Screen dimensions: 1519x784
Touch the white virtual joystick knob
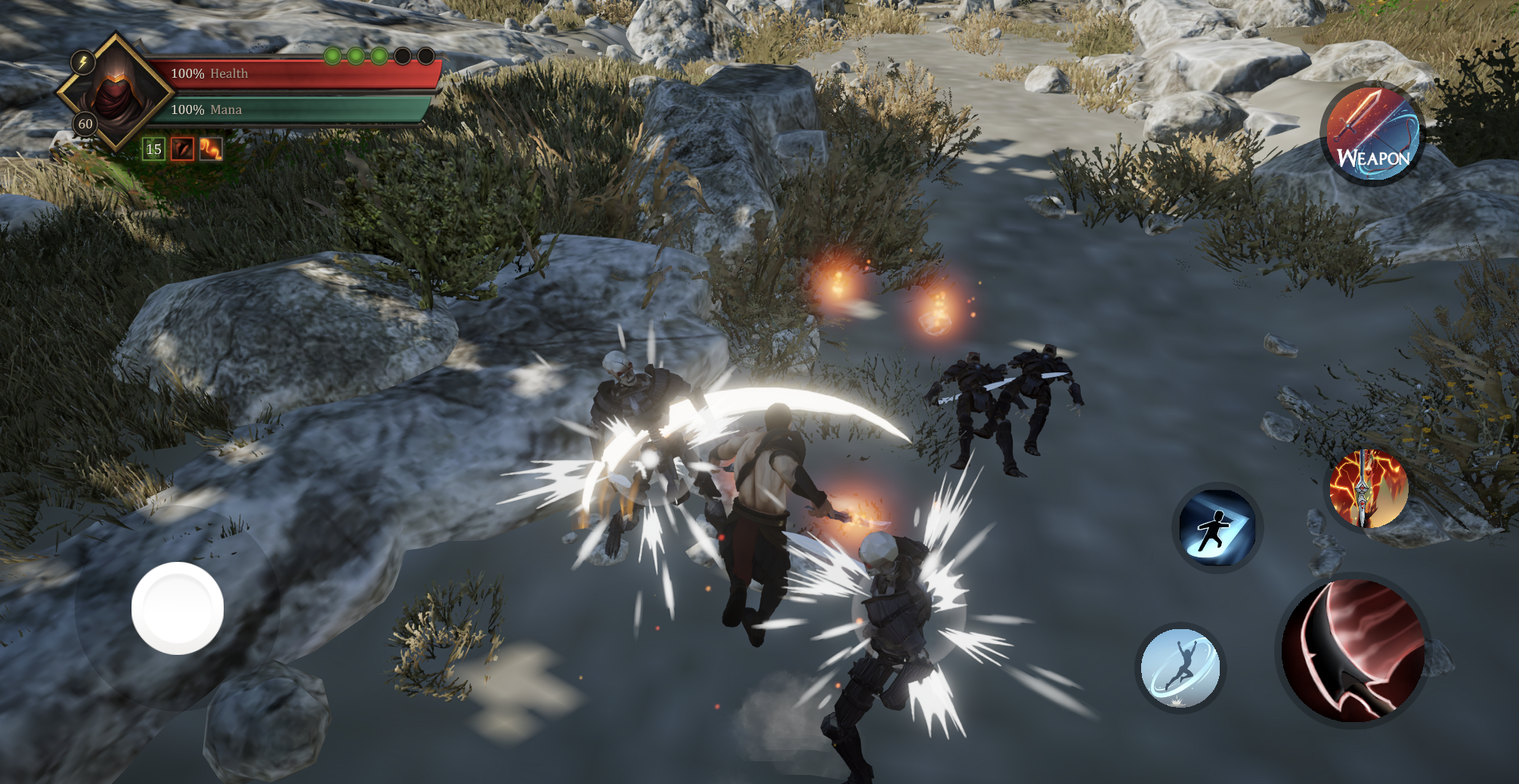(x=178, y=608)
